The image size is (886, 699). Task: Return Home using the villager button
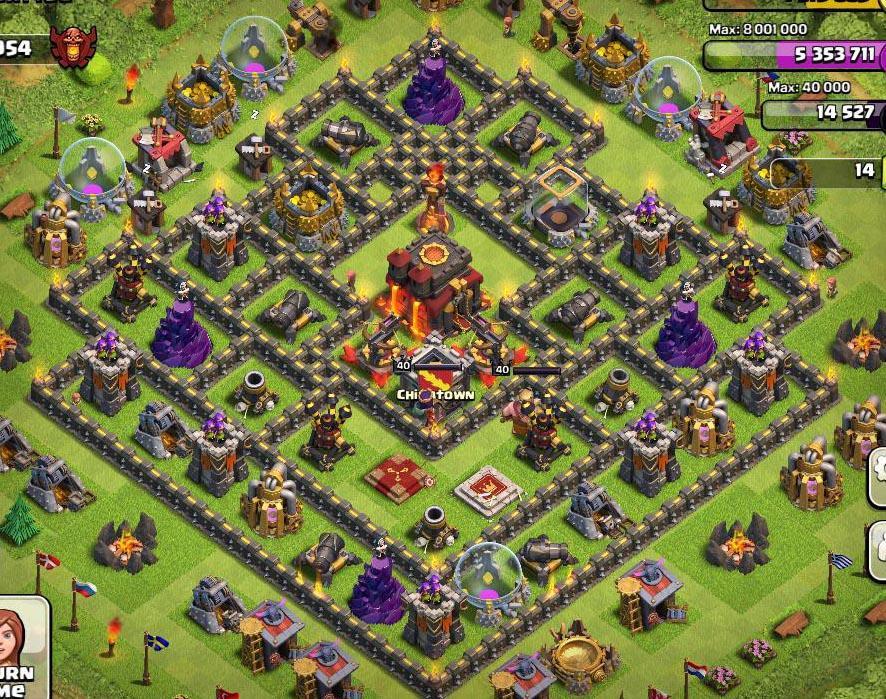[20, 650]
